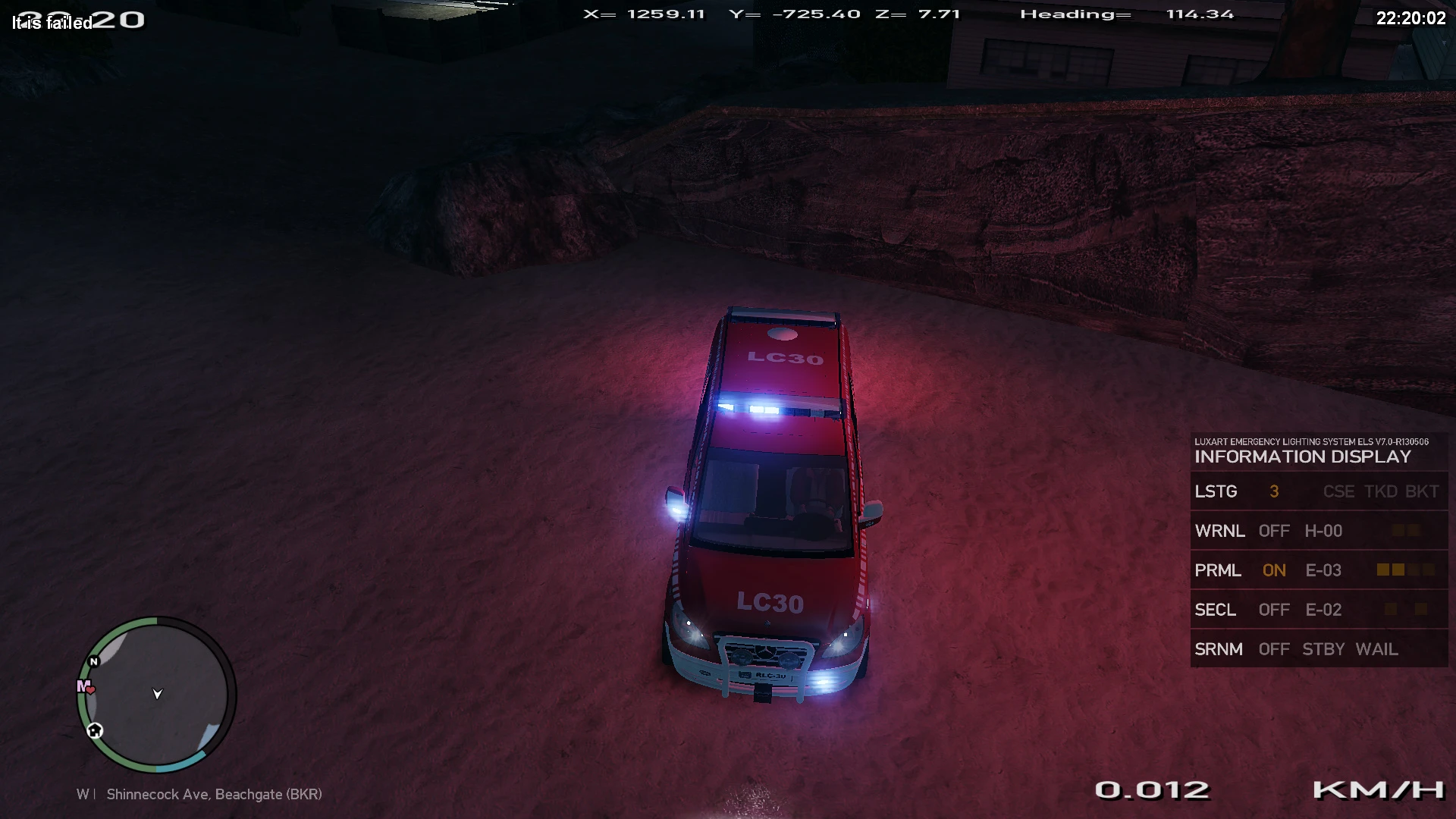Select the player arrow inside the minimap
The image size is (1456, 819).
156,694
